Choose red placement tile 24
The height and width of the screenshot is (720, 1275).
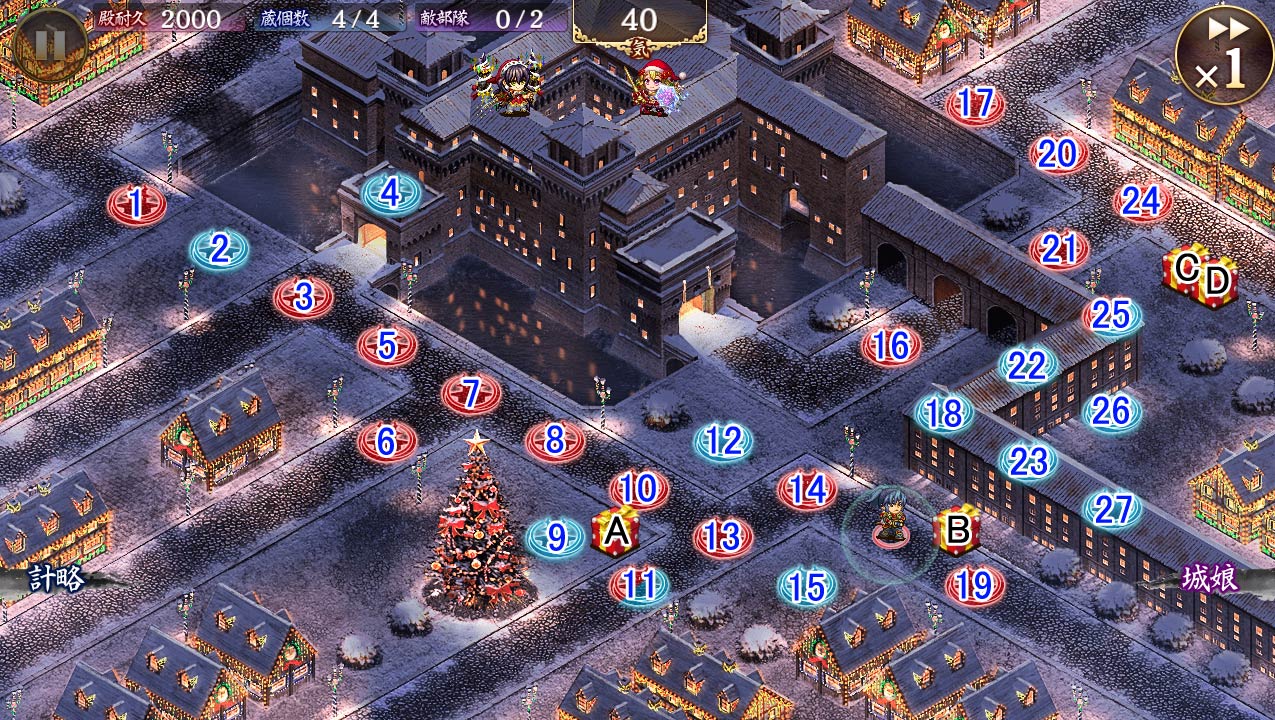(1141, 201)
